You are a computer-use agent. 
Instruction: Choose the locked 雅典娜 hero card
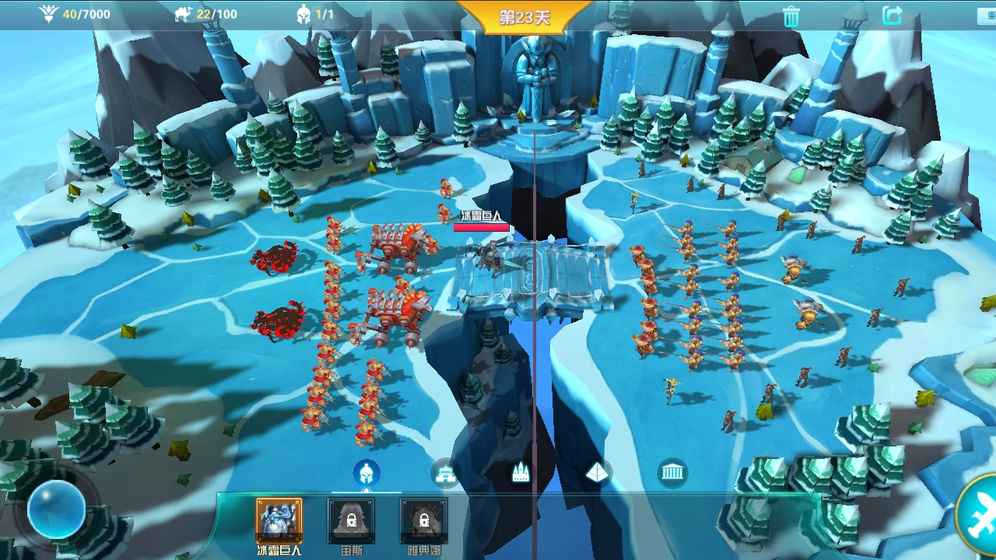click(x=423, y=521)
